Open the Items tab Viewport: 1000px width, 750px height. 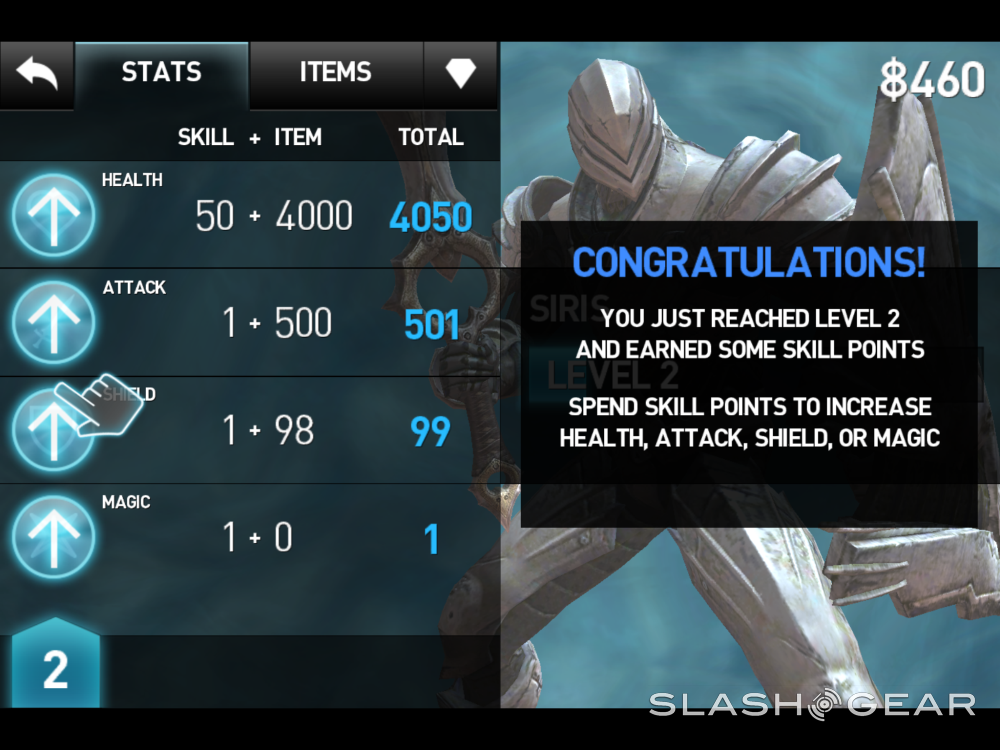click(335, 73)
